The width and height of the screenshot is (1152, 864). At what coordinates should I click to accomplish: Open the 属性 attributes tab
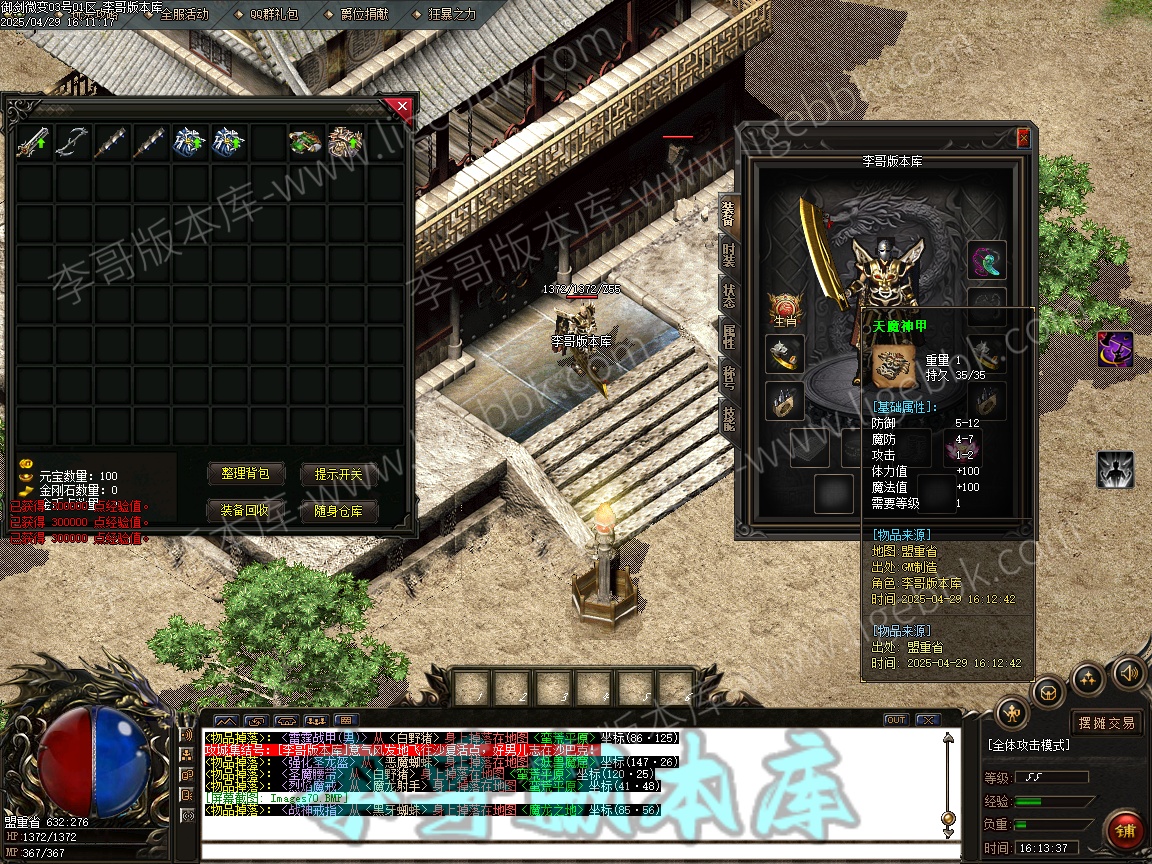(729, 336)
